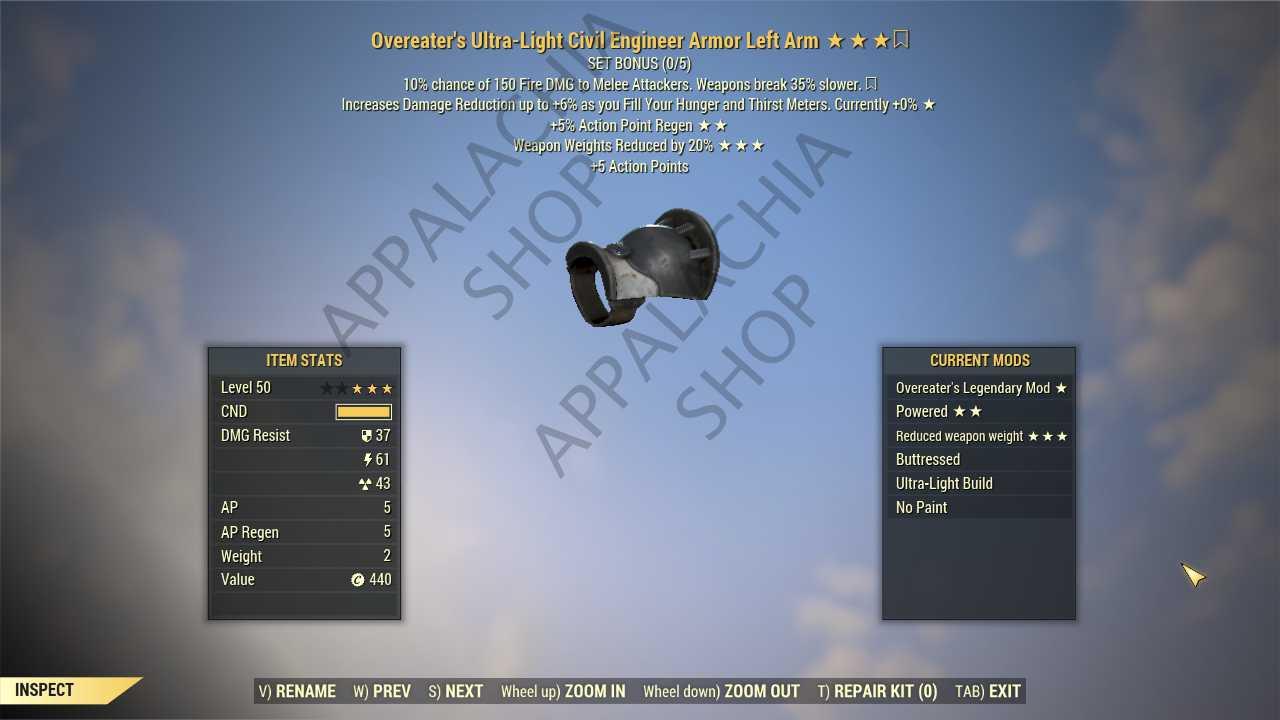1280x720 pixels.
Task: Choose ZOOM OUT on the item preview
Action: (x=721, y=691)
